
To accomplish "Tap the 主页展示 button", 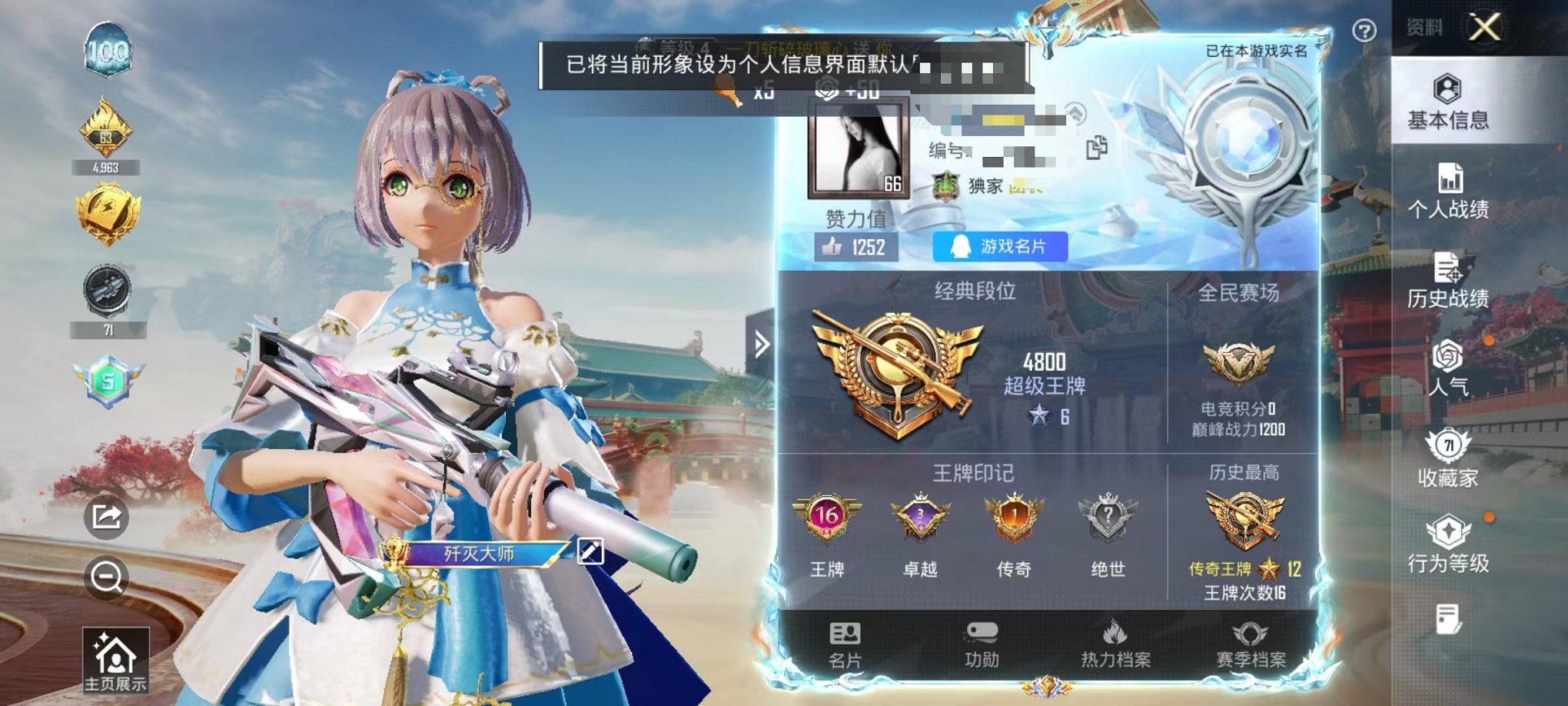I will [115, 661].
